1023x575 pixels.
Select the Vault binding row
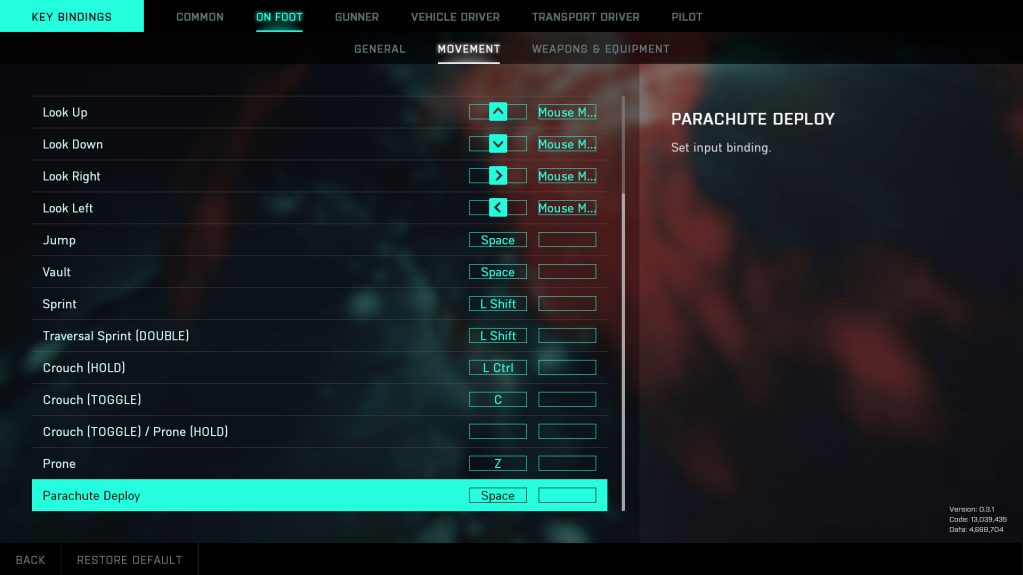200,272
